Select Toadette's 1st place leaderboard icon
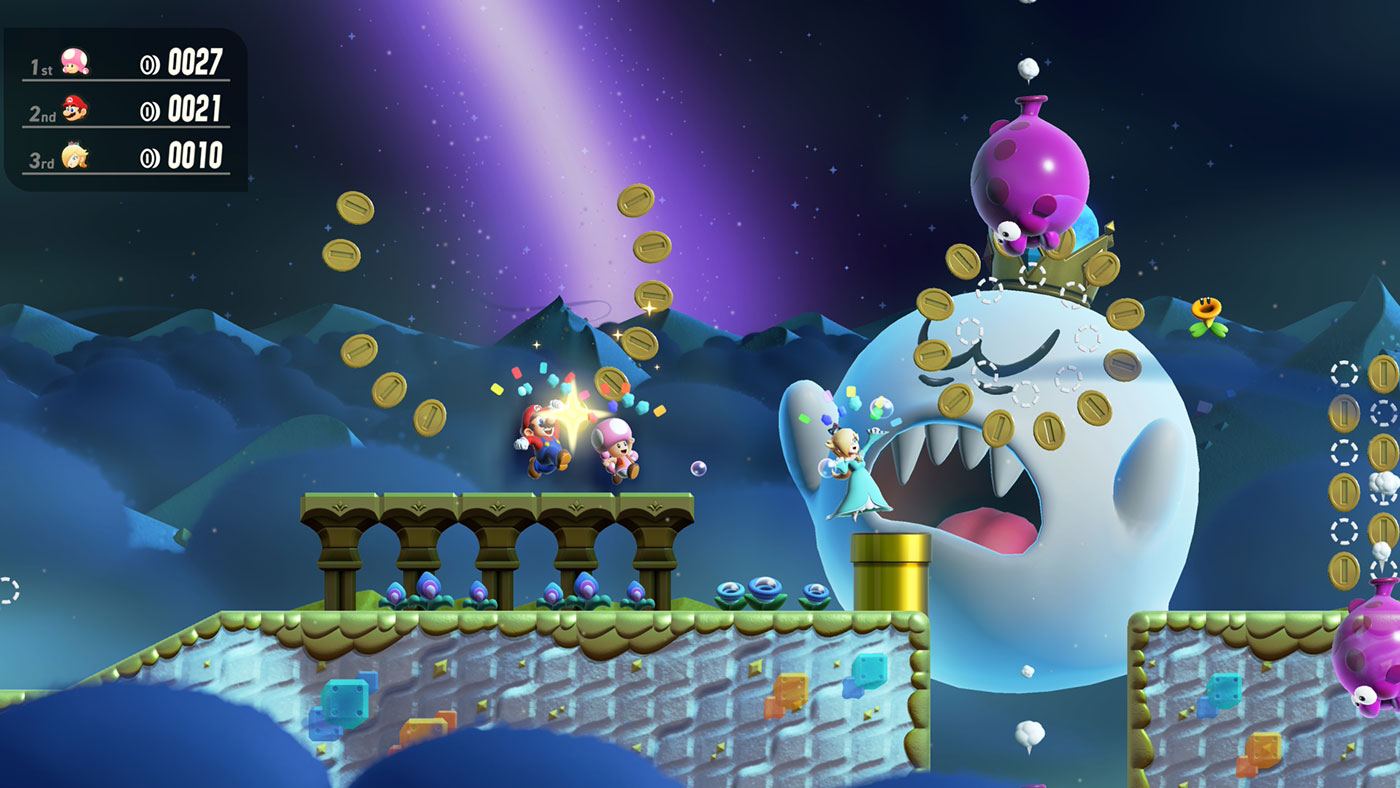 [x=74, y=62]
